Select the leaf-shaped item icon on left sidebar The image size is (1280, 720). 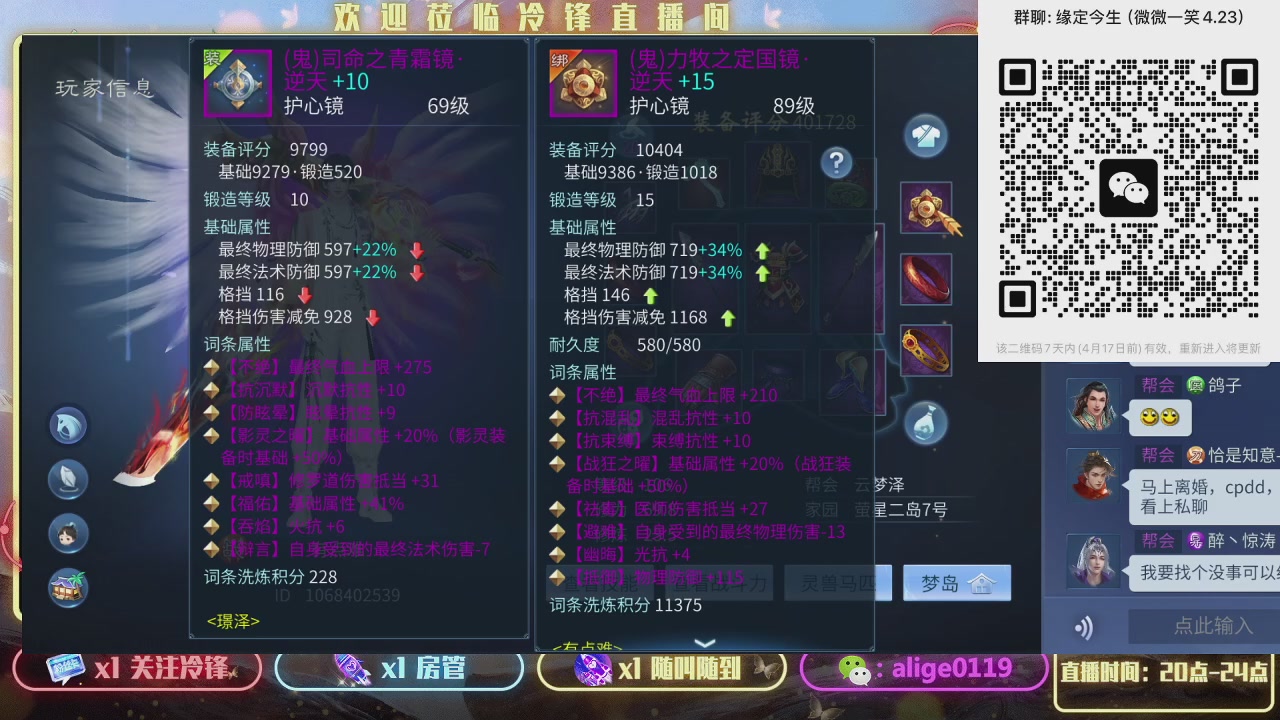pos(67,479)
